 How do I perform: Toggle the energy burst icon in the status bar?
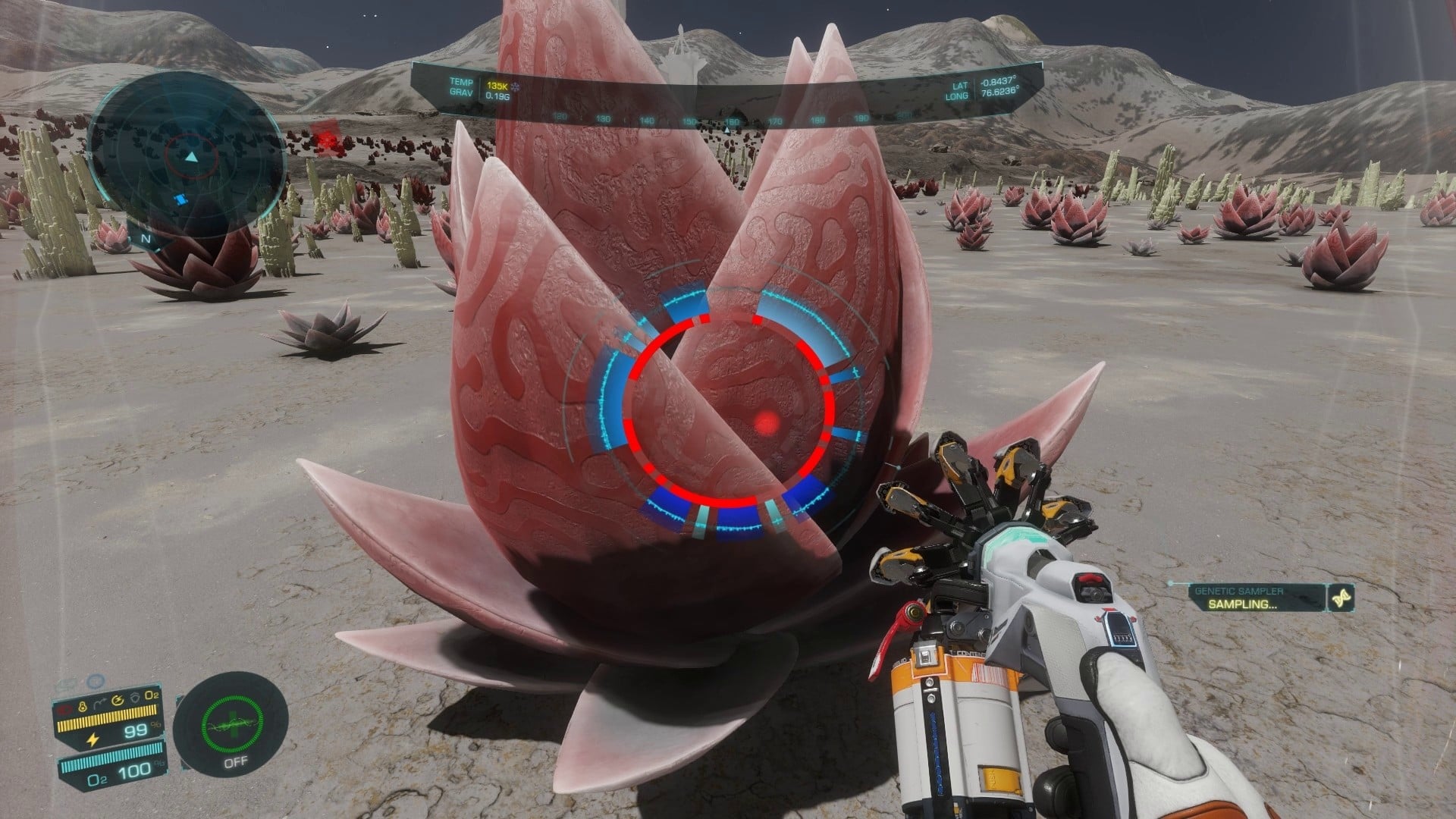pyautogui.click(x=118, y=699)
